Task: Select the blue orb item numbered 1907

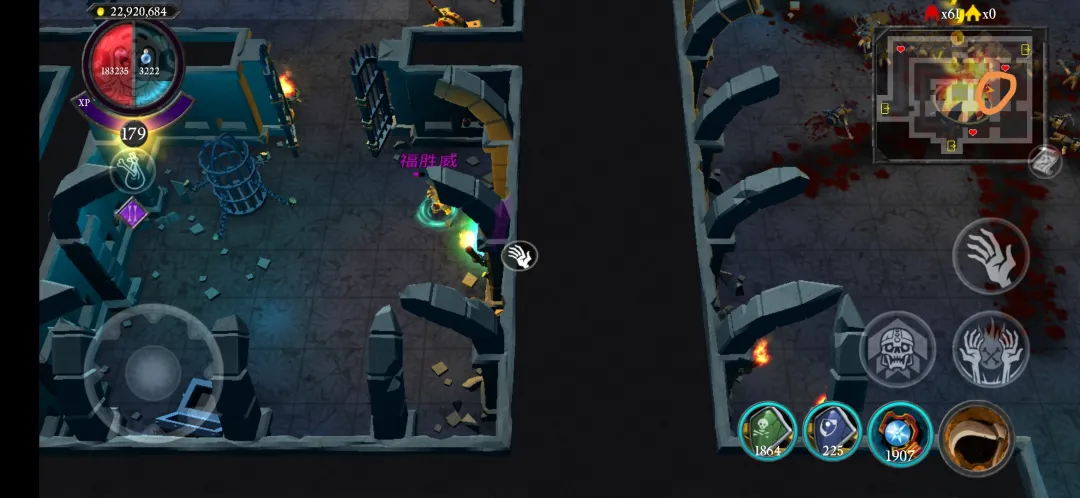Action: pyautogui.click(x=900, y=433)
